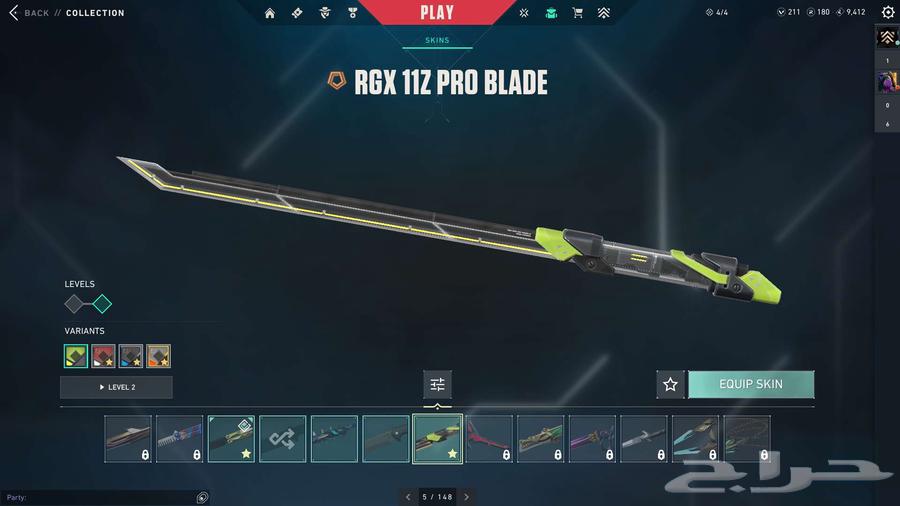Open the home icon in top navigation
Image resolution: width=900 pixels, height=506 pixels.
click(270, 13)
